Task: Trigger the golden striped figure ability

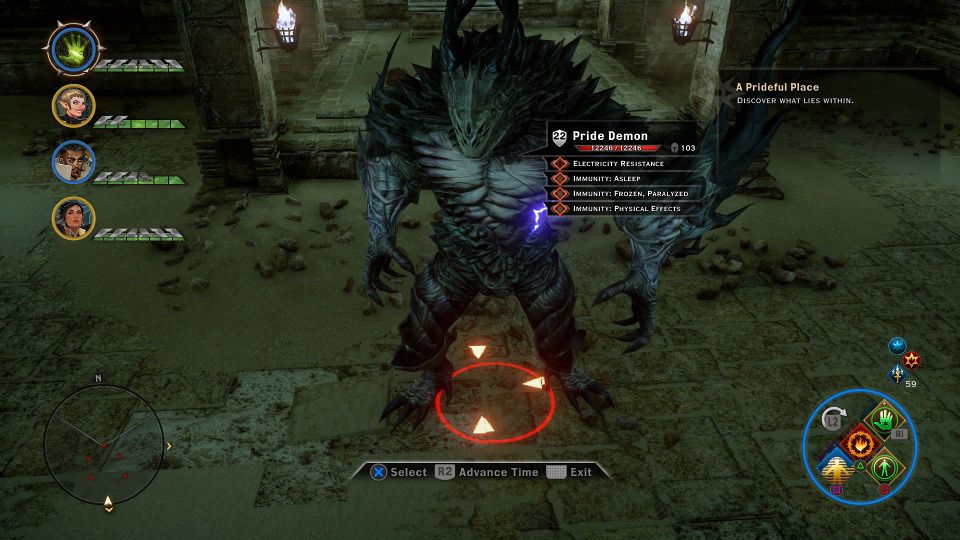Action: [x=836, y=467]
